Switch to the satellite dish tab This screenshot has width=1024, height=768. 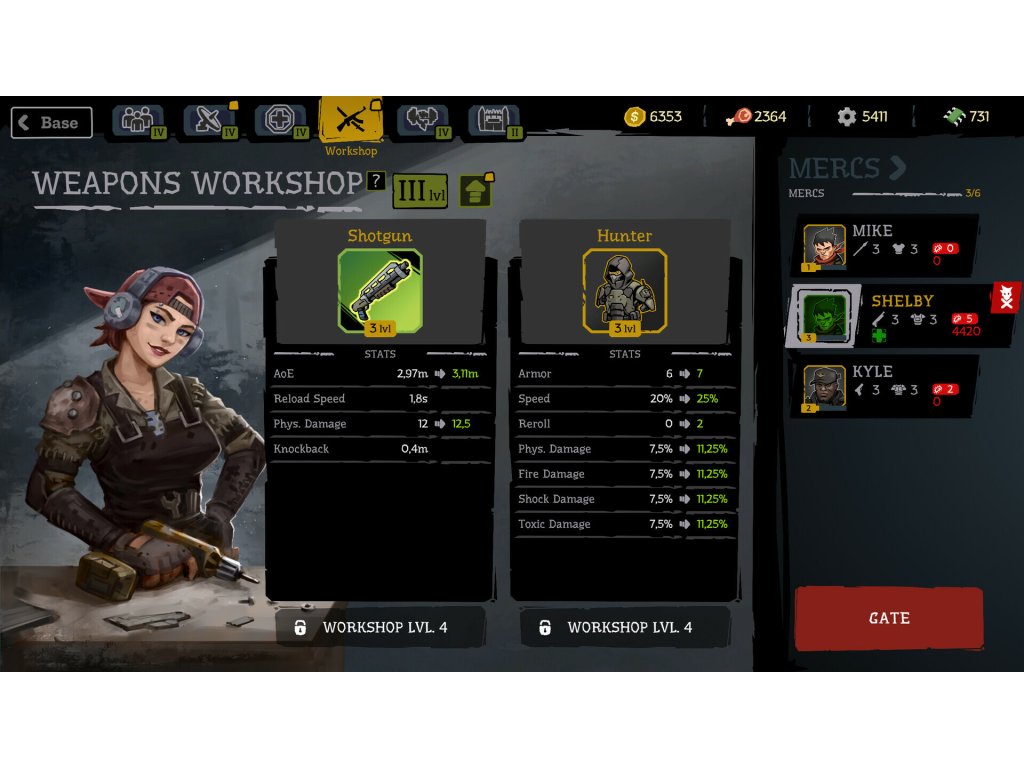click(x=209, y=121)
